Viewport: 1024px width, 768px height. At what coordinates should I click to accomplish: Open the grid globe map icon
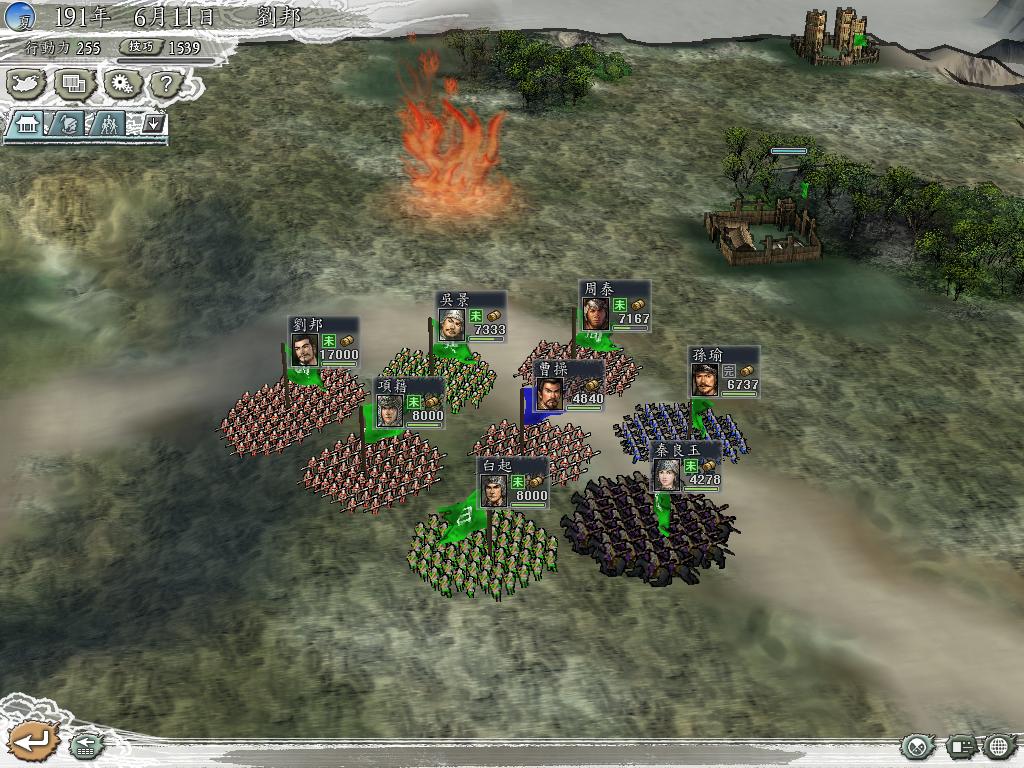pyautogui.click(x=1000, y=746)
